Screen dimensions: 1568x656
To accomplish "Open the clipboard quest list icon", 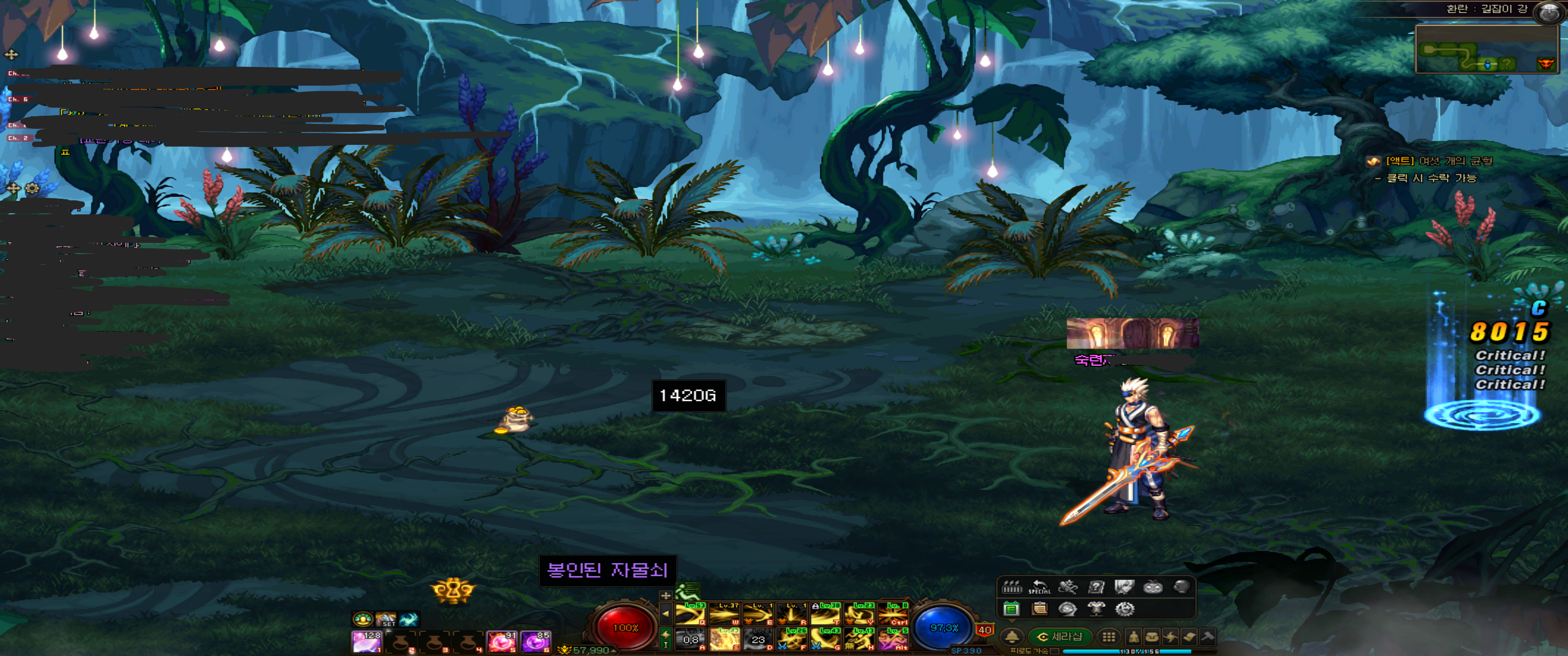I will coord(1040,609).
